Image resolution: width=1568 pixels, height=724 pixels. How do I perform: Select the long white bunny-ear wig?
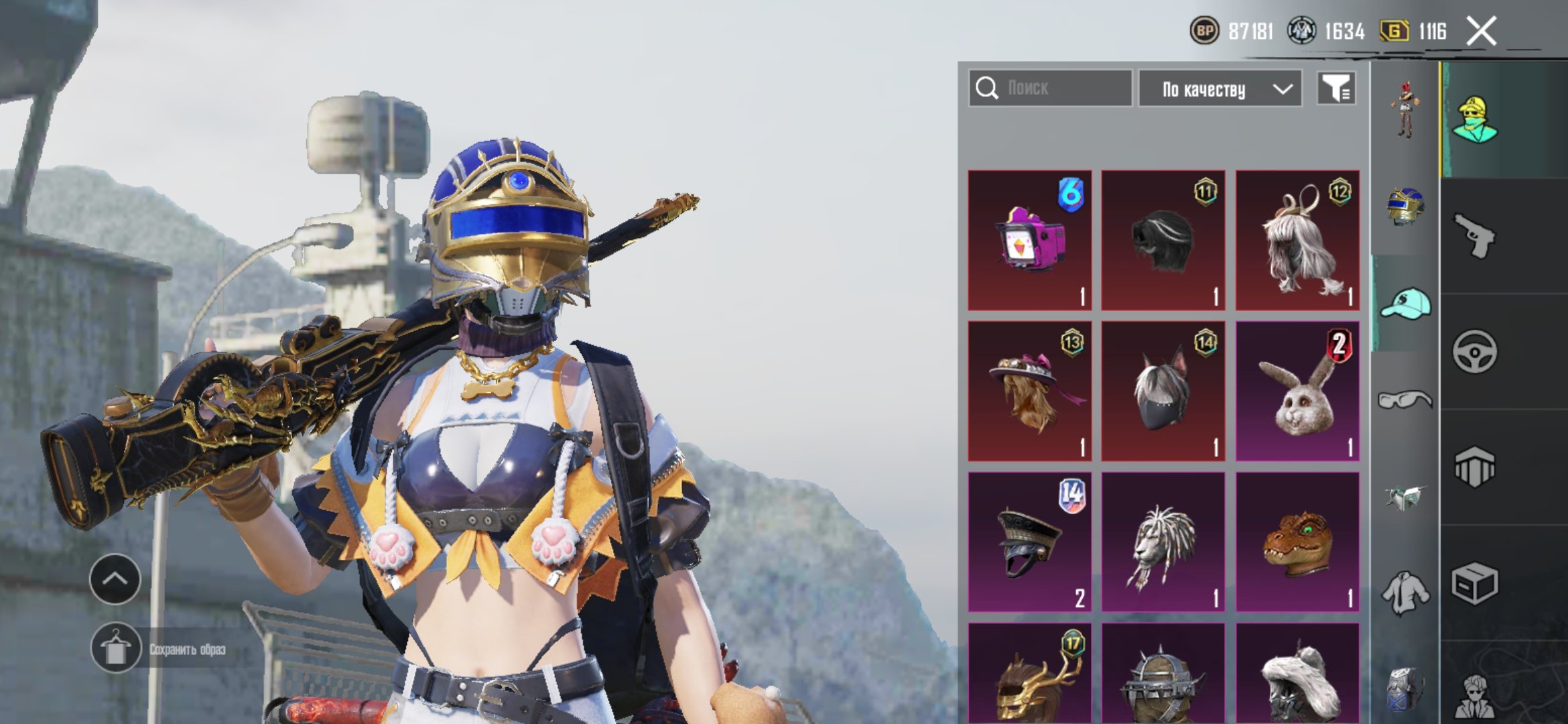tap(1297, 240)
